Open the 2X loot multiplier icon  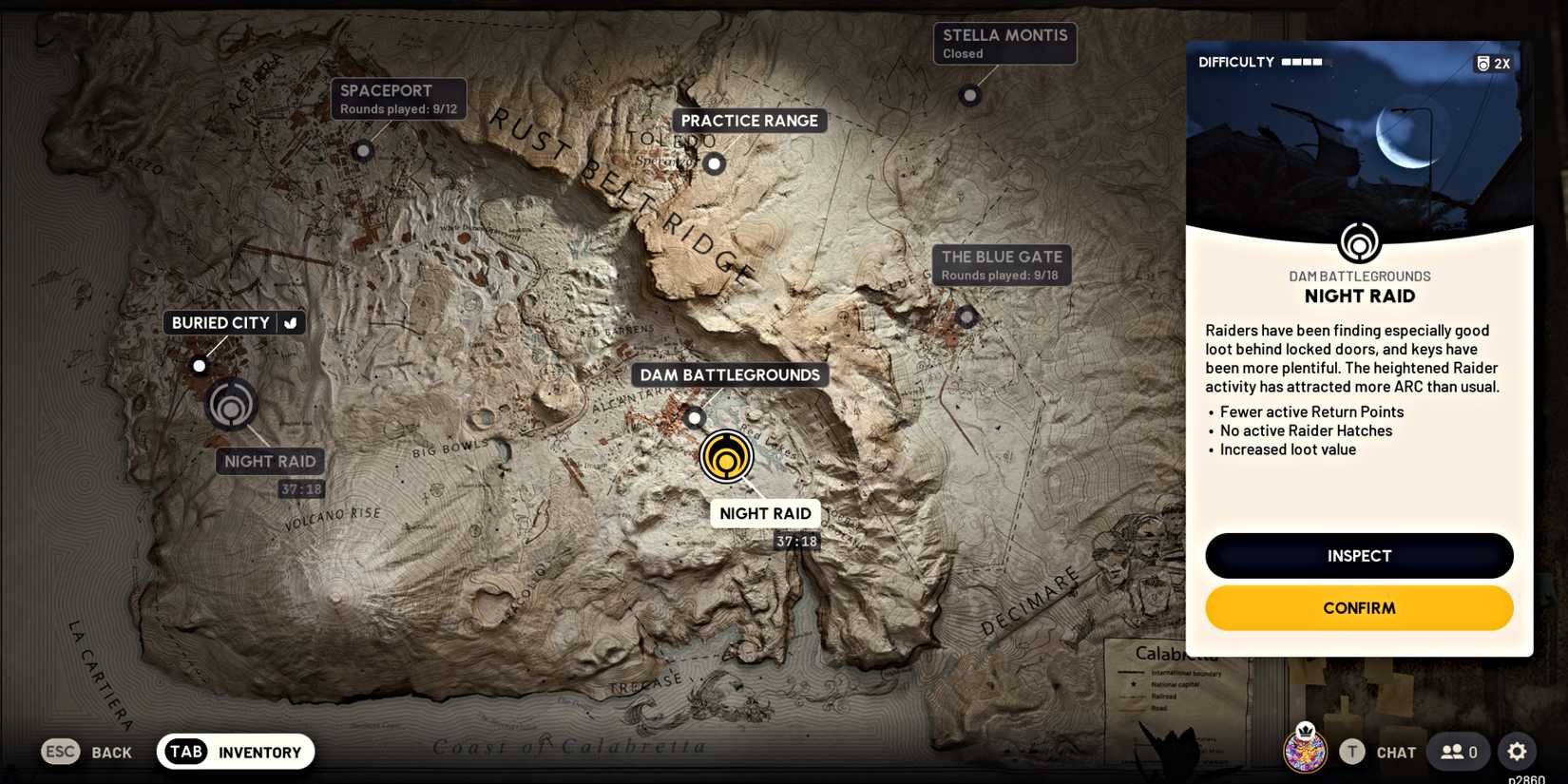coord(1492,63)
